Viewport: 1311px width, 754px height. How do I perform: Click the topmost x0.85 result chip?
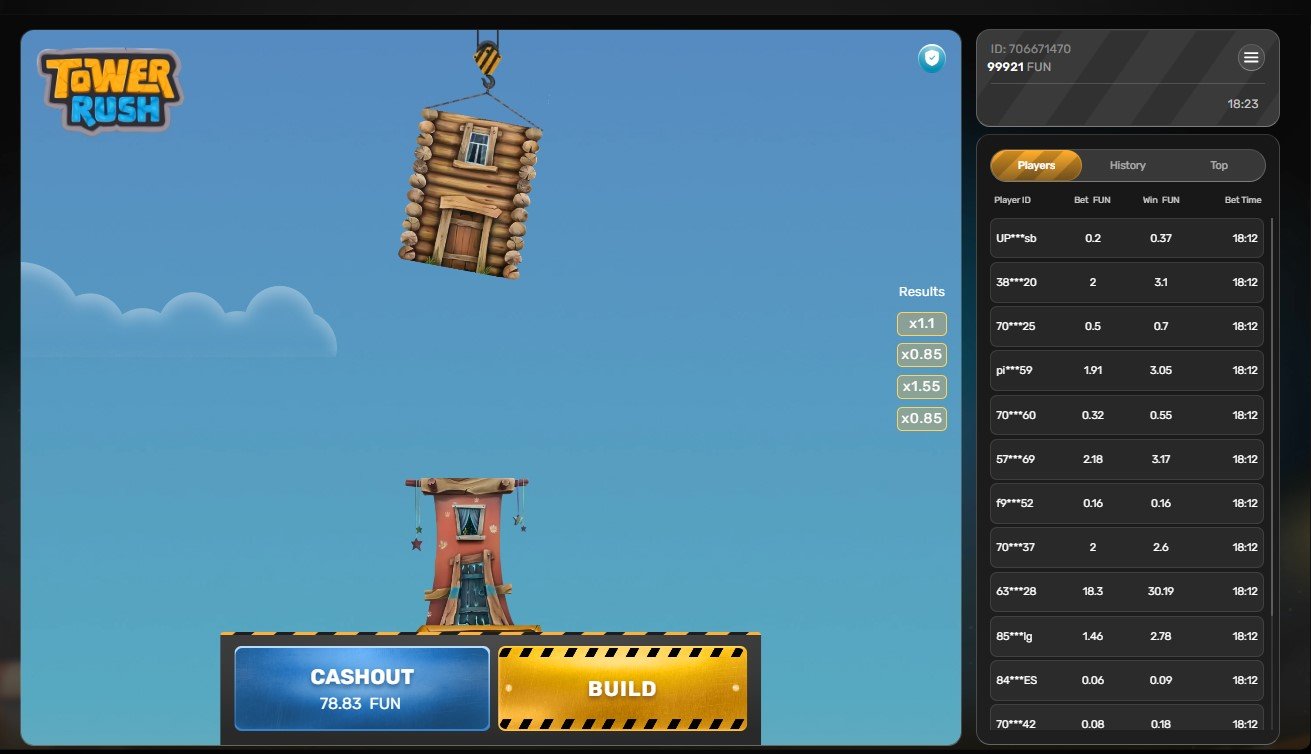coord(920,355)
